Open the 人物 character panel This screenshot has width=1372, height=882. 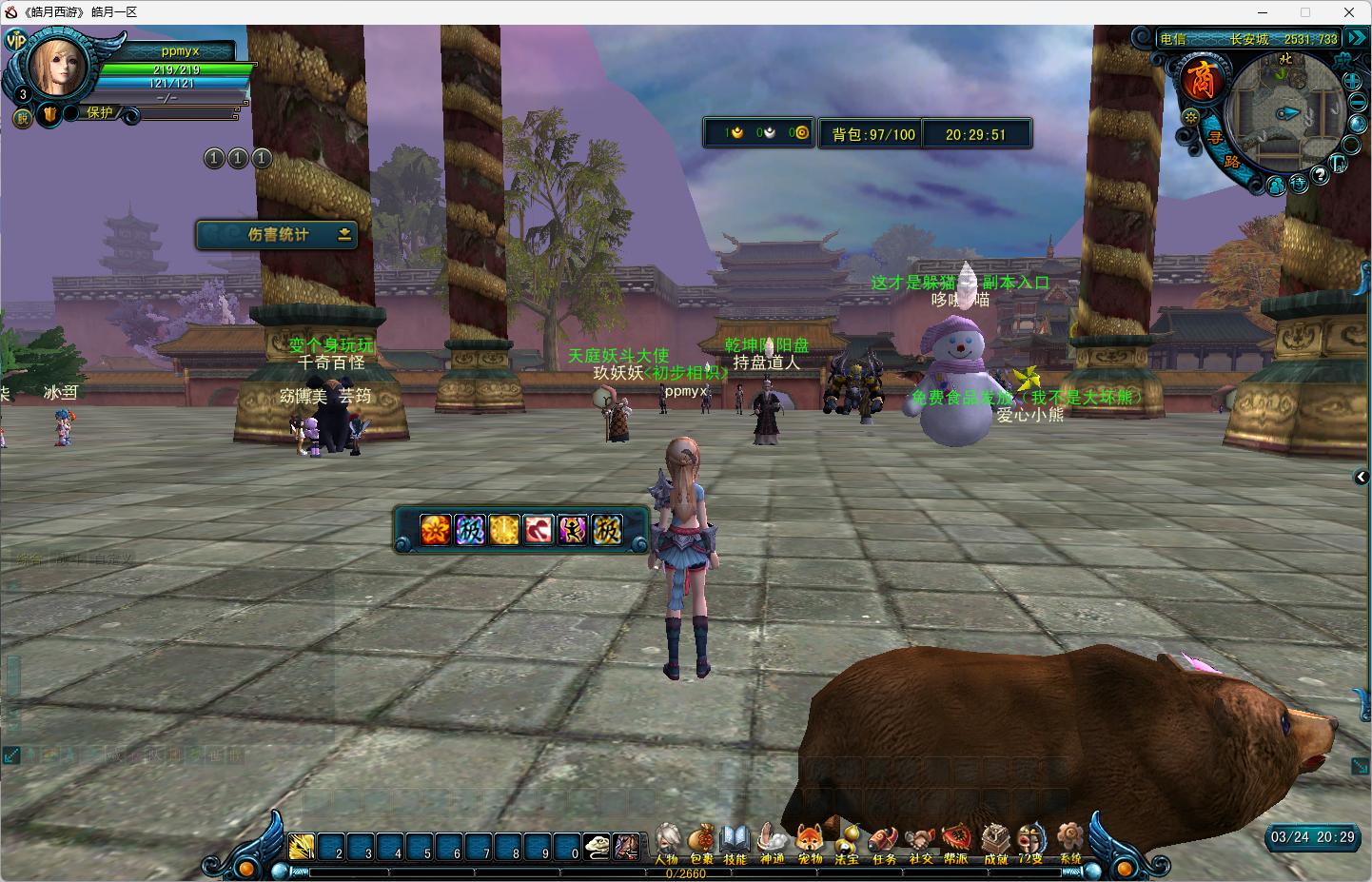coord(667,841)
